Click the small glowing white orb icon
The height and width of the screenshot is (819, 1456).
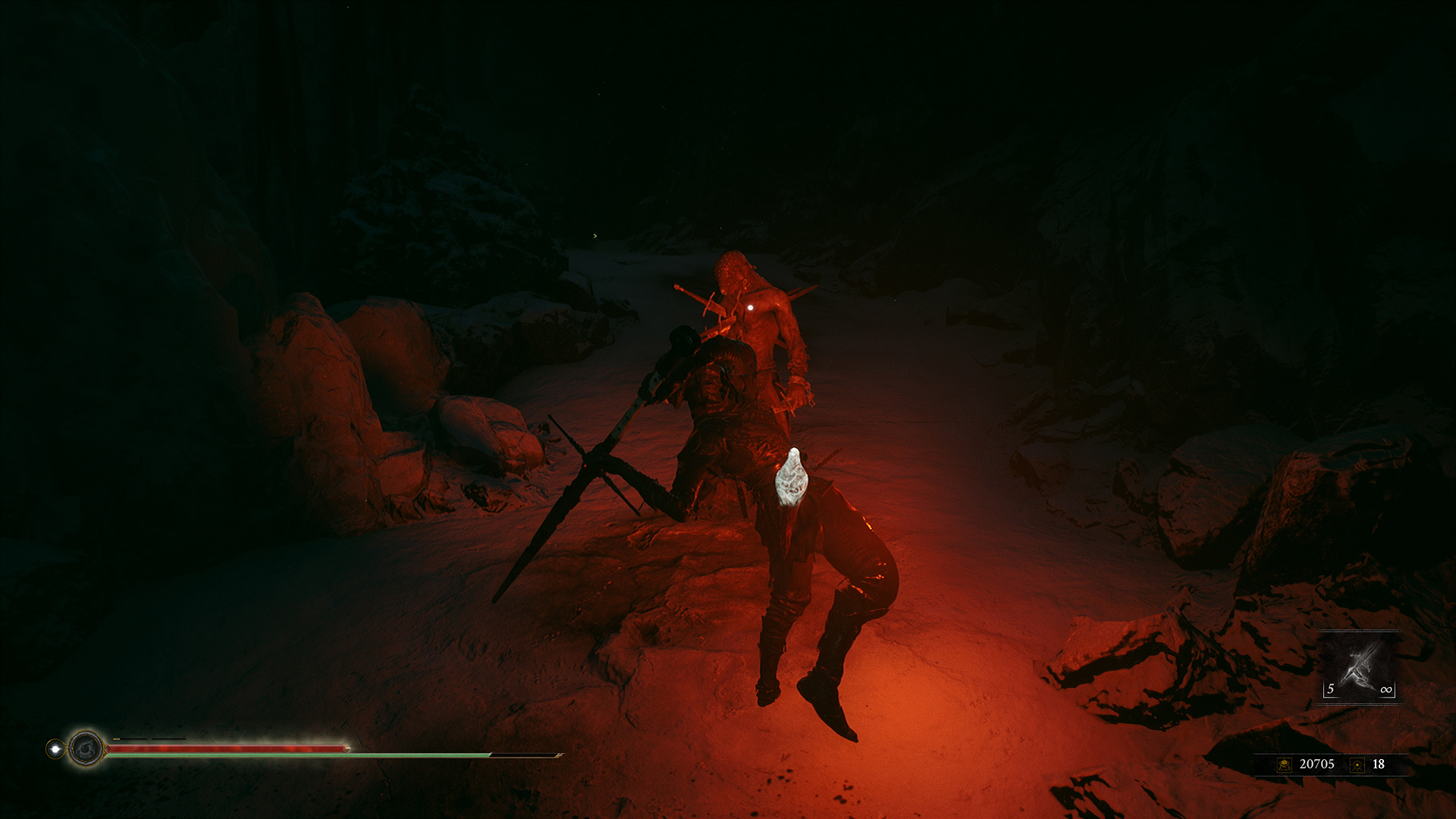55,749
